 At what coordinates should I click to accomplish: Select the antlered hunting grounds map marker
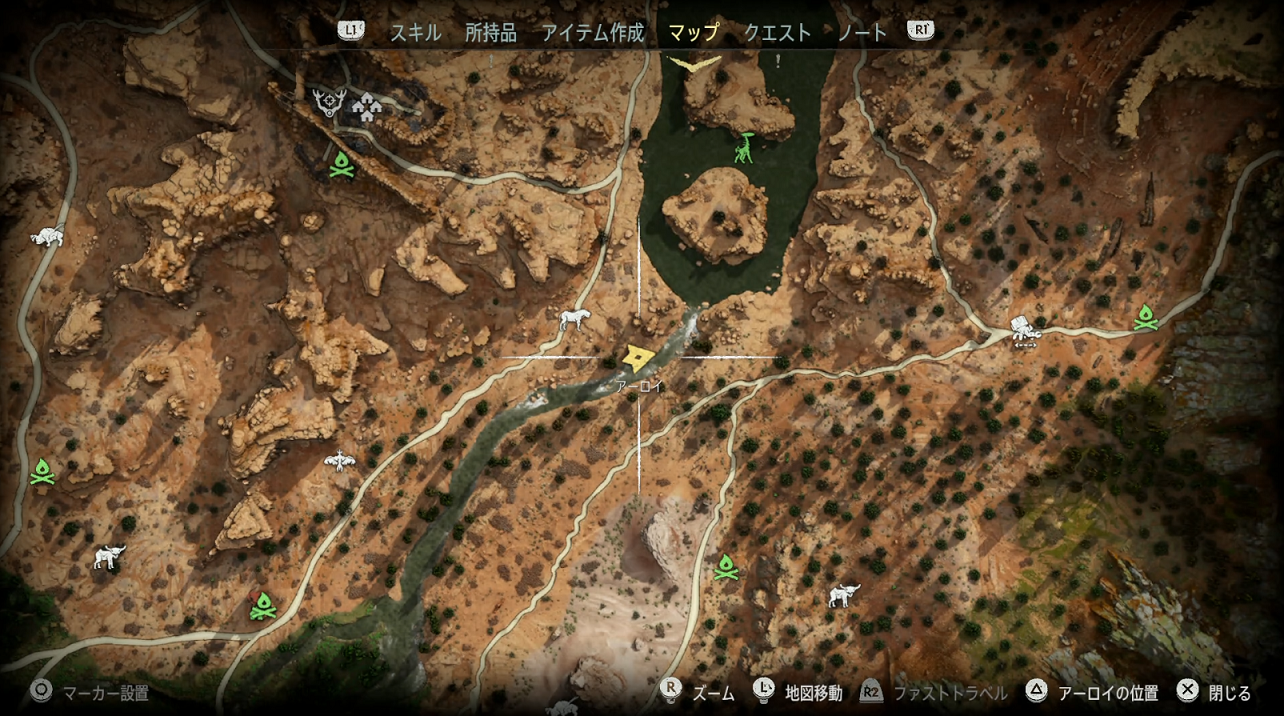(x=329, y=102)
